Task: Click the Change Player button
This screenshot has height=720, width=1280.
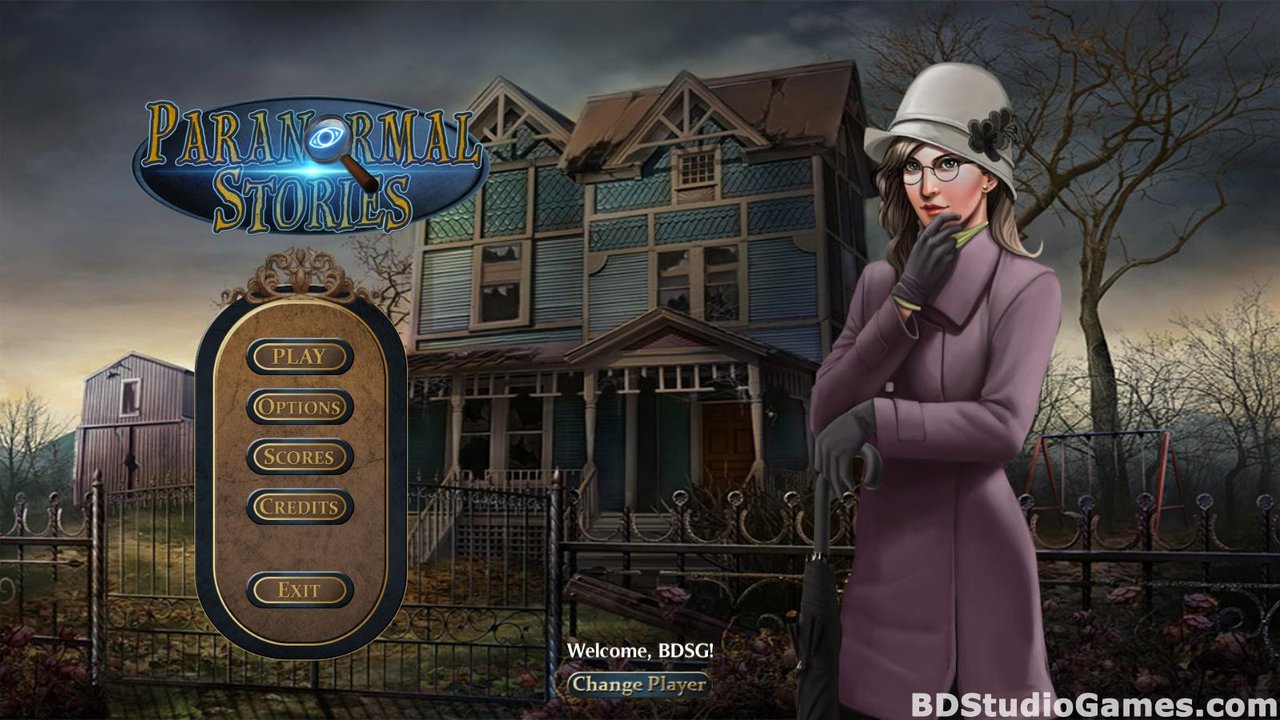Action: click(640, 686)
